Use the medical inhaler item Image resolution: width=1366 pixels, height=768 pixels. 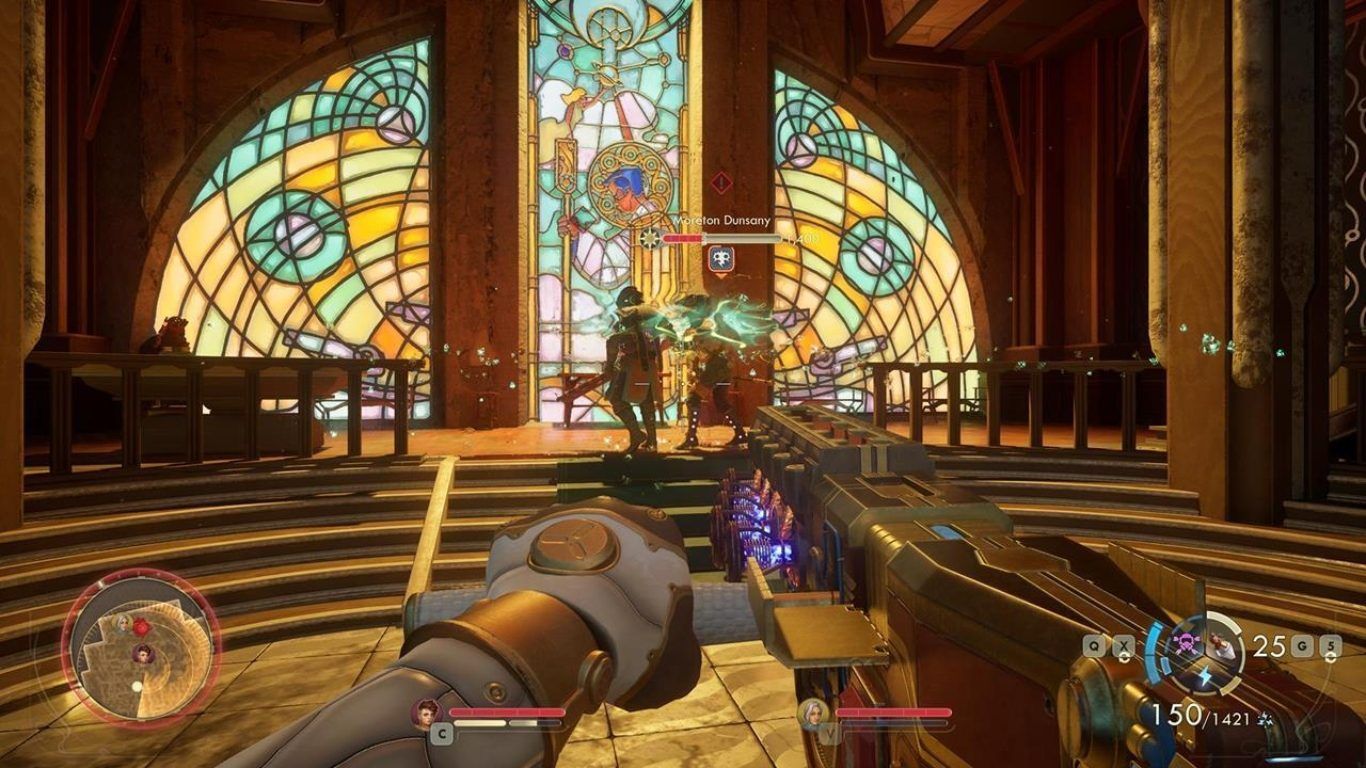coord(1222,644)
